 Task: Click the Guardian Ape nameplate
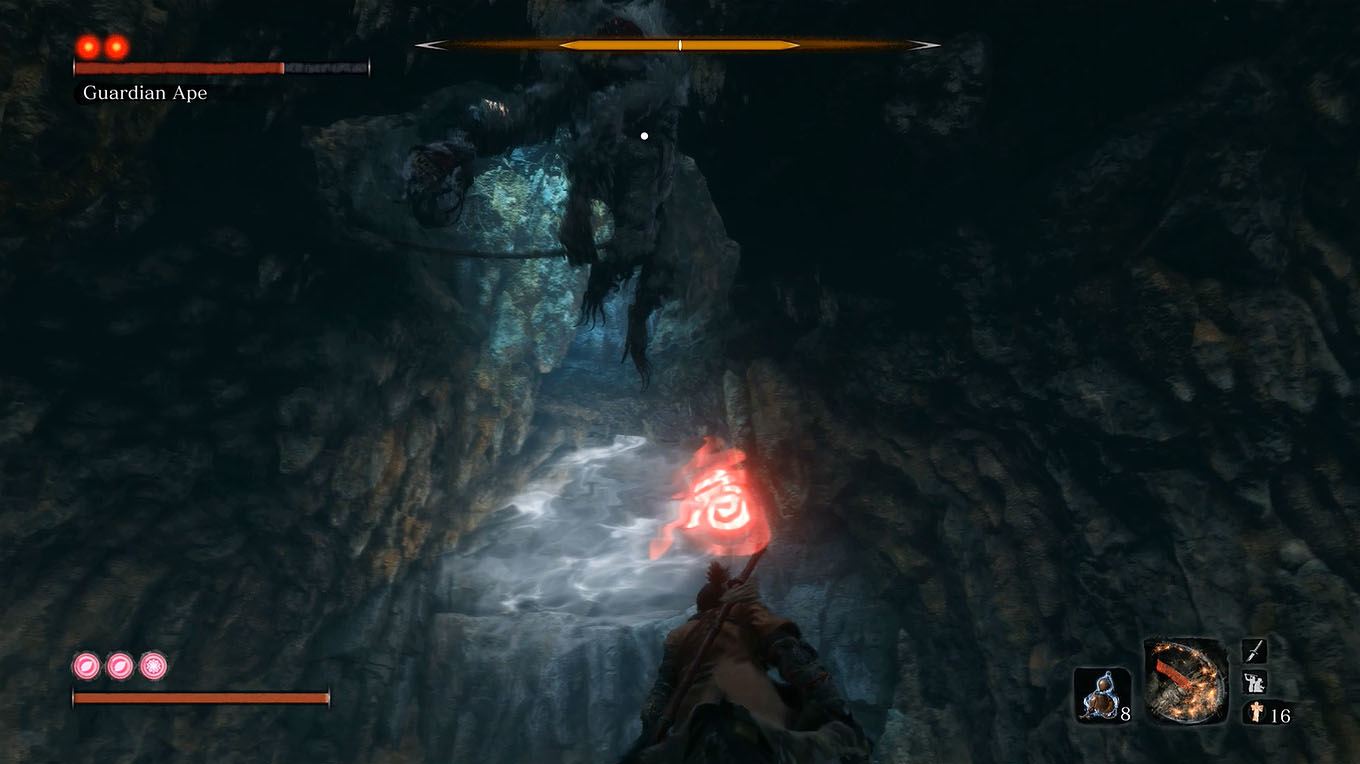point(146,92)
